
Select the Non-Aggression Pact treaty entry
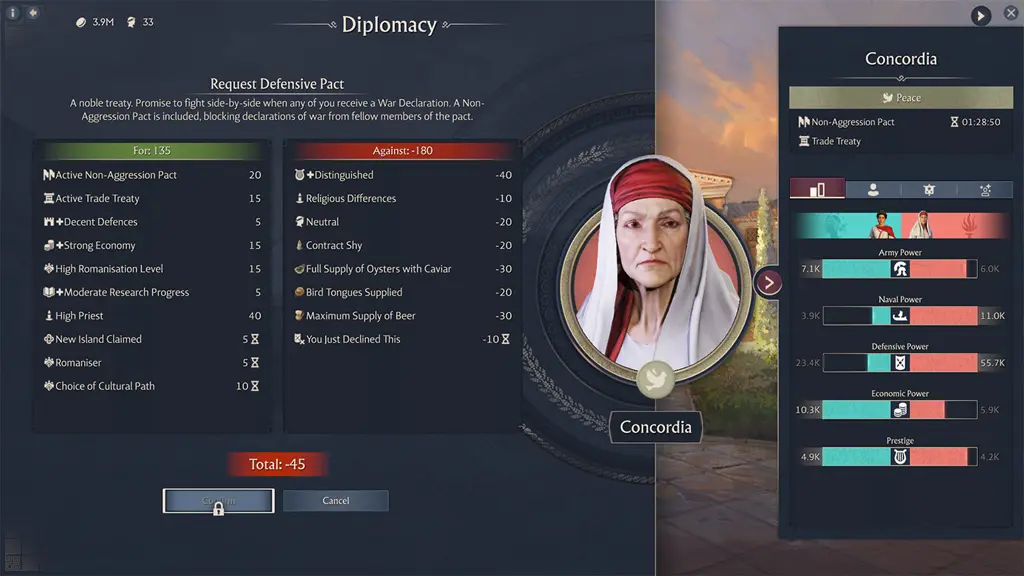tap(852, 122)
